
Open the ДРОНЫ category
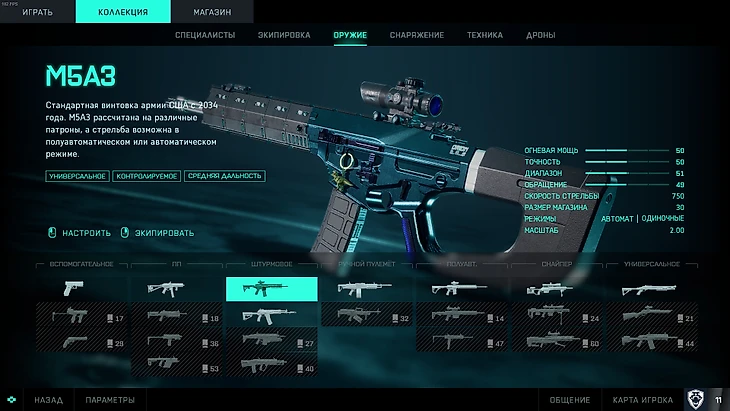click(543, 36)
